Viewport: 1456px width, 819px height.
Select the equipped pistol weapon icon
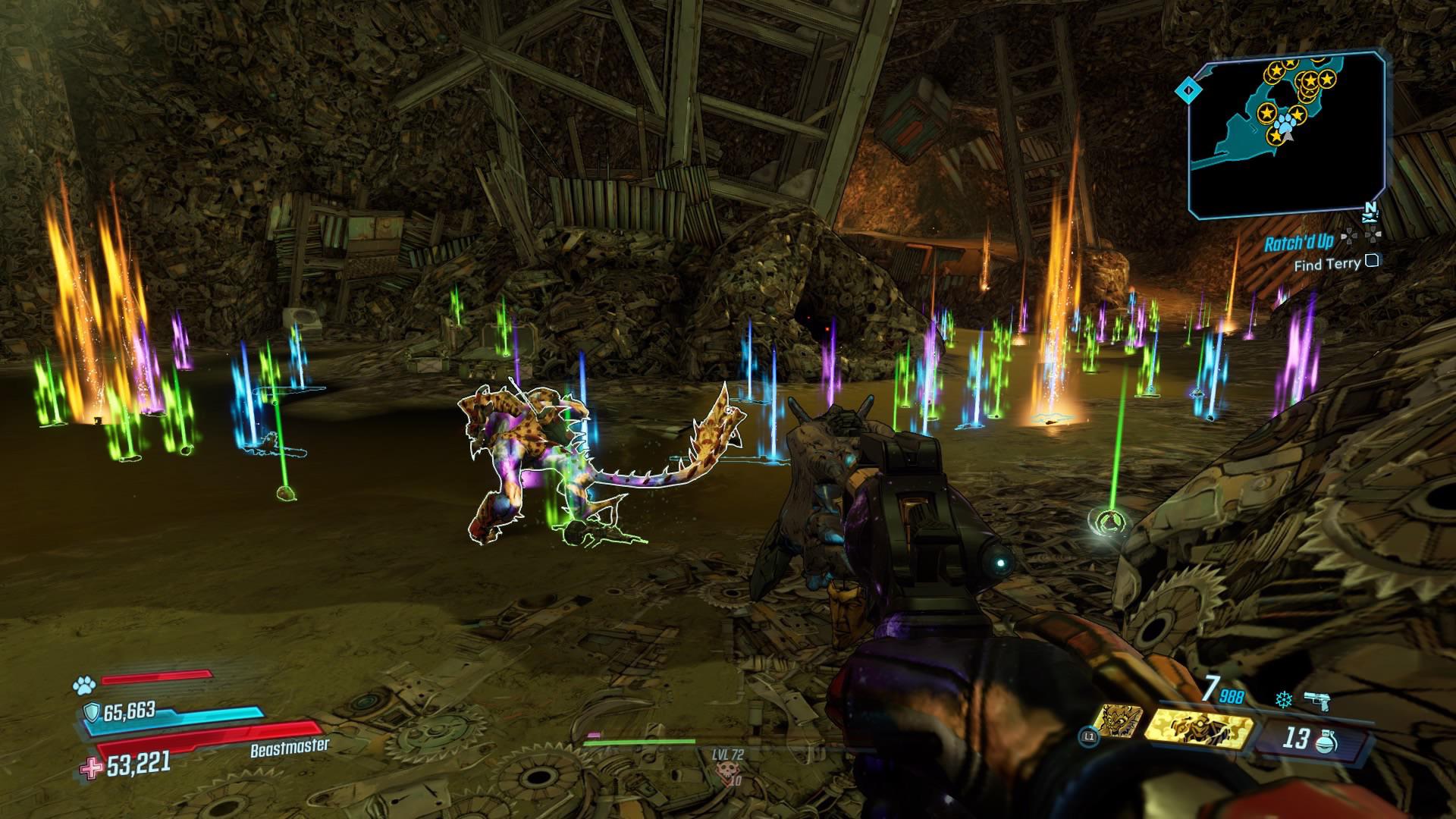tap(1318, 701)
